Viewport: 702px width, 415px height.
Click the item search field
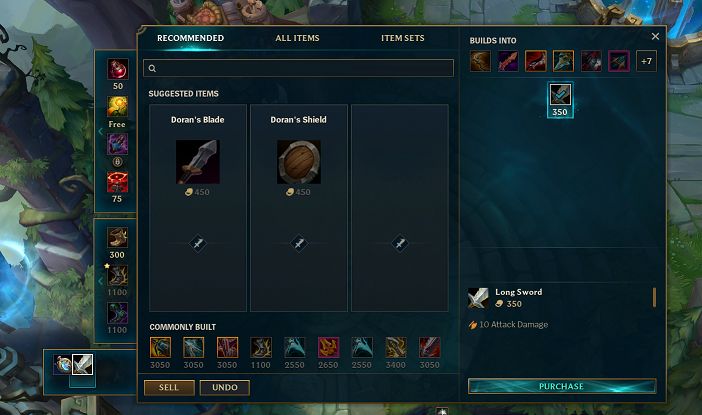(300, 68)
